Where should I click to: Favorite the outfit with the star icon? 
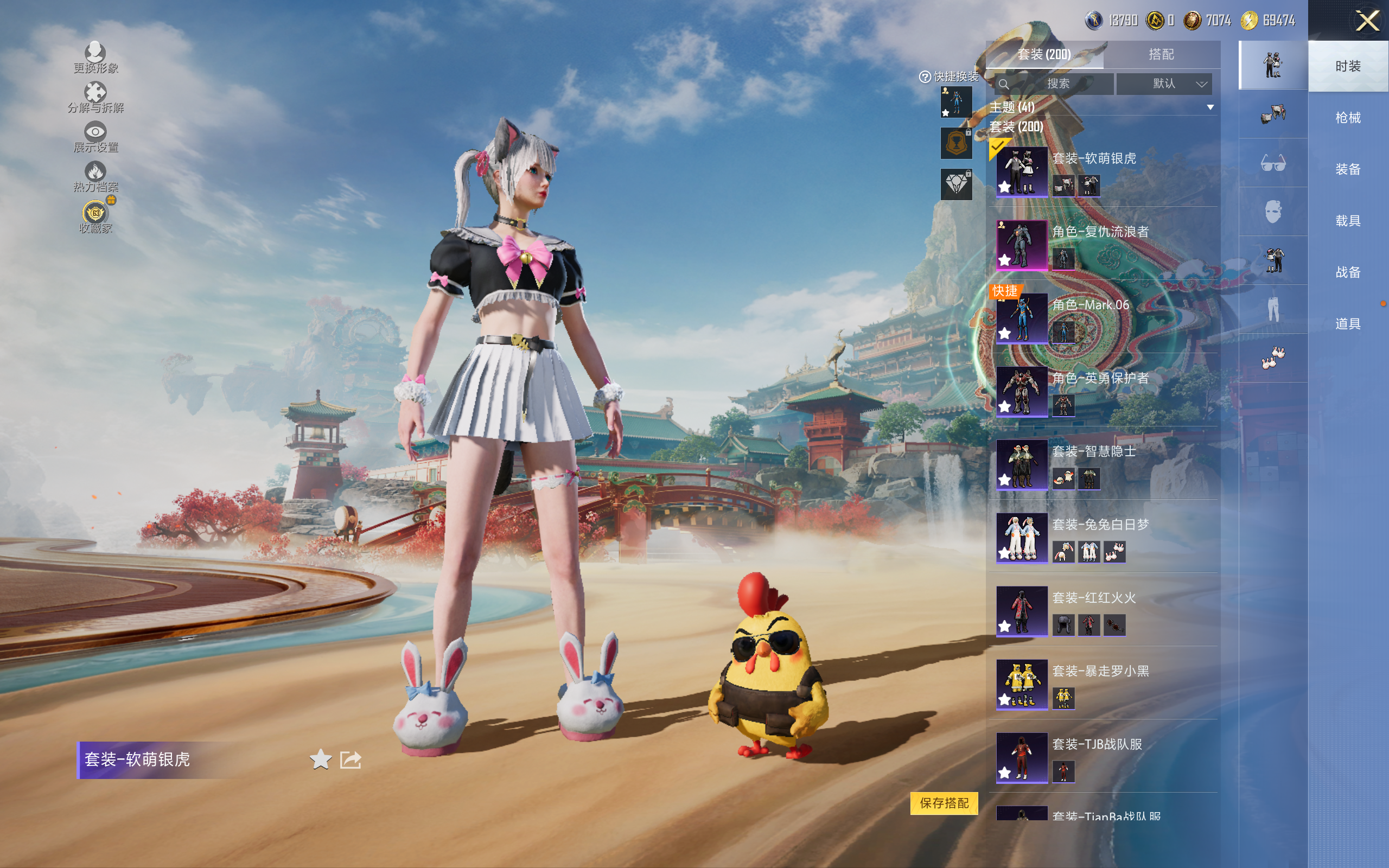pyautogui.click(x=320, y=759)
